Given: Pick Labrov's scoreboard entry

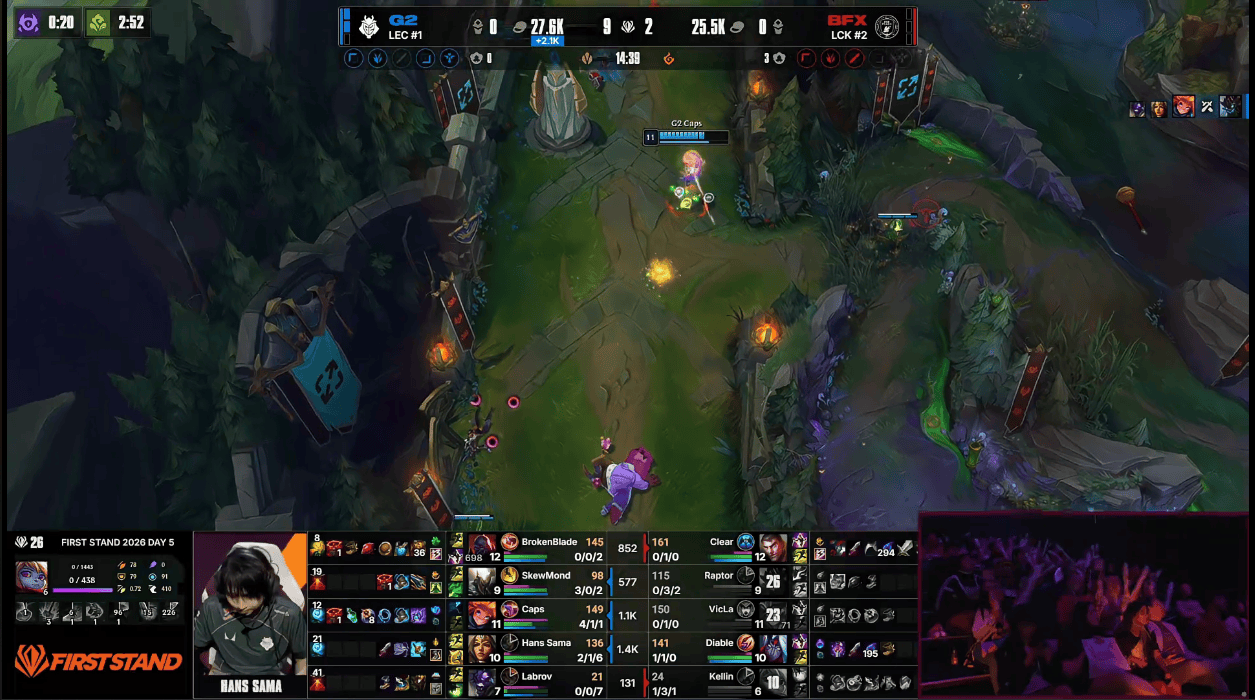Looking at the screenshot, I should pyautogui.click(x=536, y=677).
